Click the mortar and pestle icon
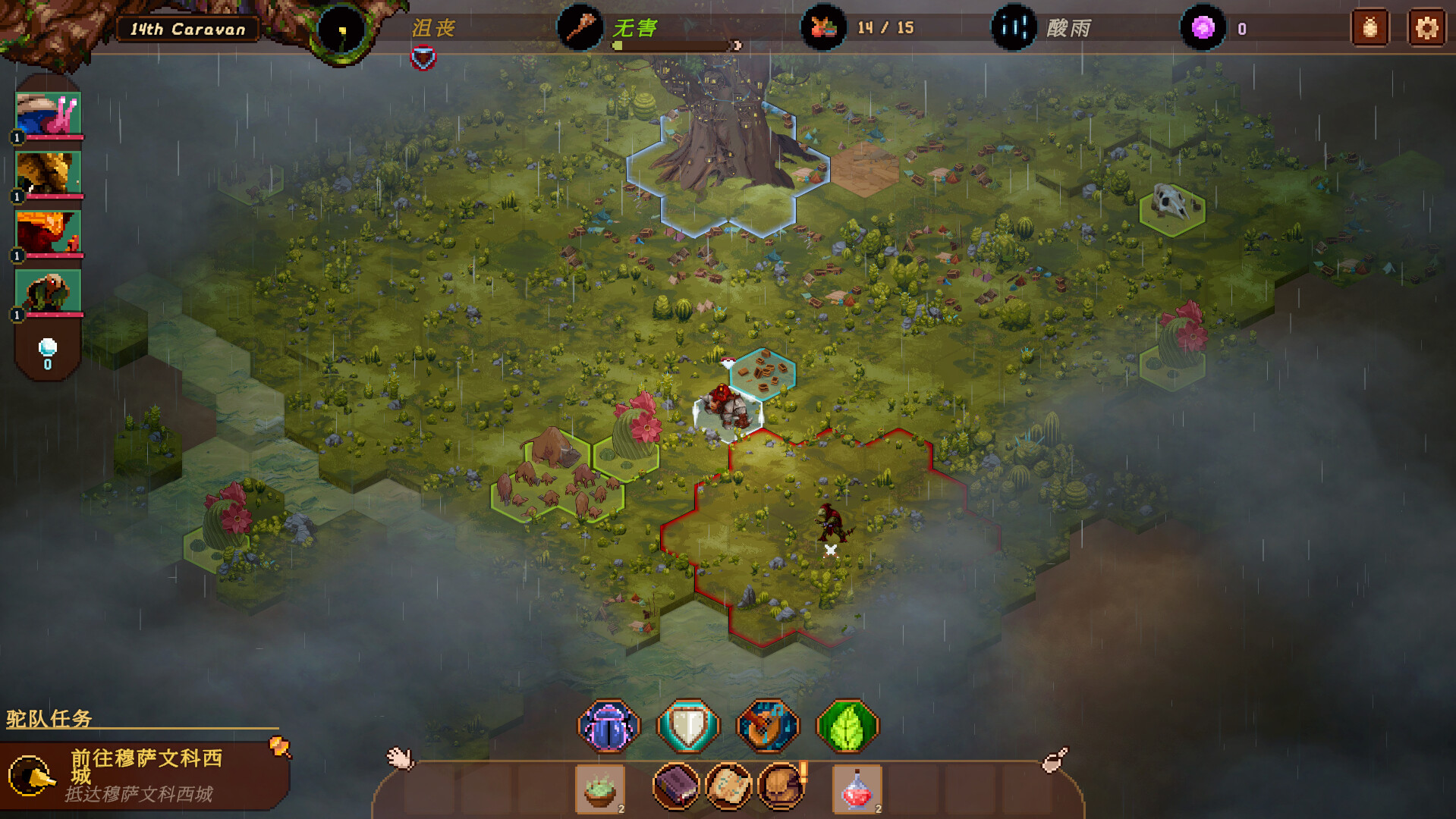 tap(1054, 759)
